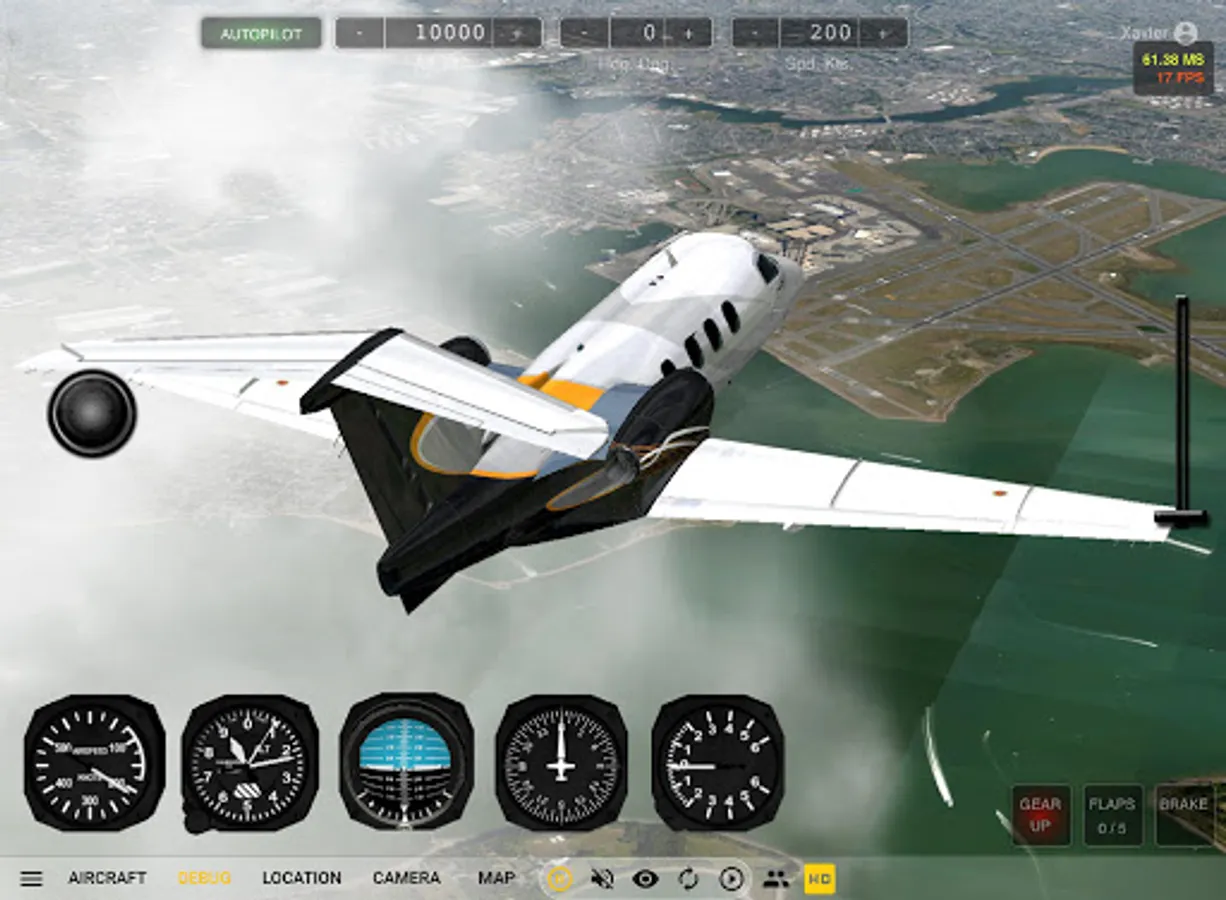The width and height of the screenshot is (1226, 900).
Task: Open the CAMERA menu
Action: (x=406, y=878)
